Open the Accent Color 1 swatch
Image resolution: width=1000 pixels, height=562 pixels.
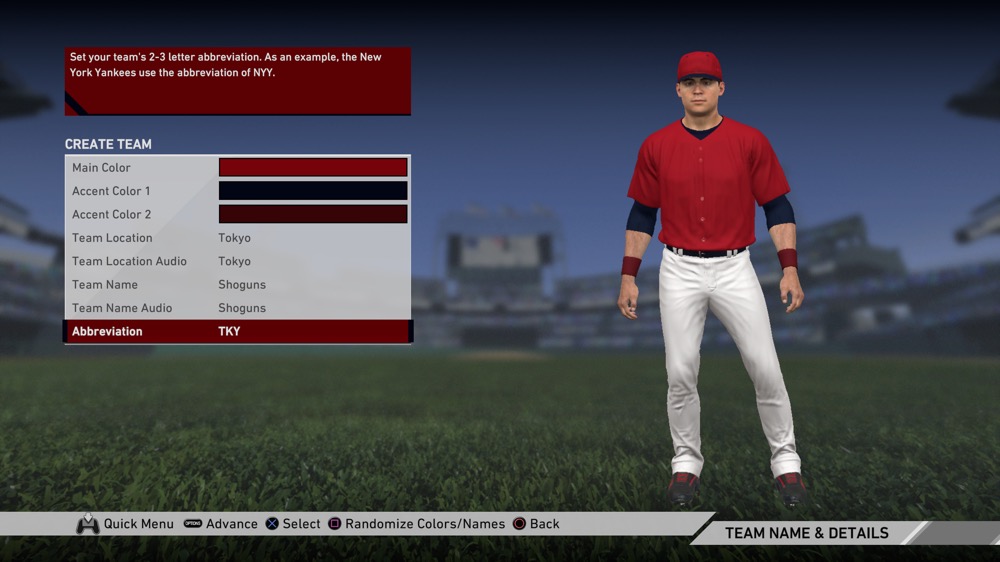pyautogui.click(x=313, y=191)
